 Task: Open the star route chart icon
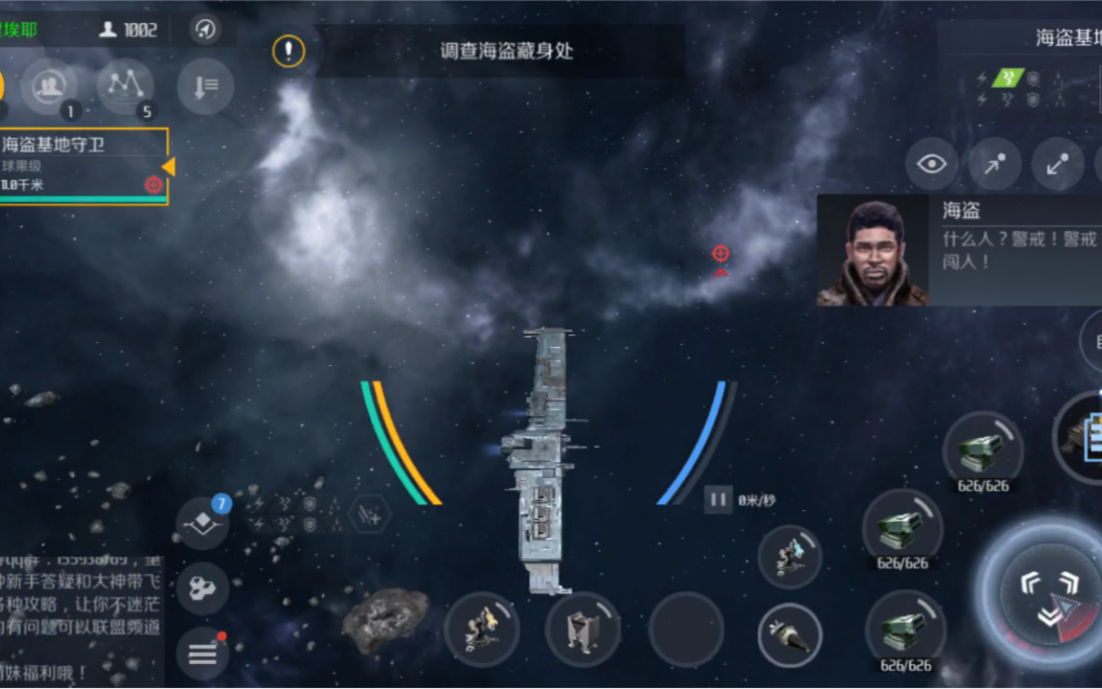125,86
